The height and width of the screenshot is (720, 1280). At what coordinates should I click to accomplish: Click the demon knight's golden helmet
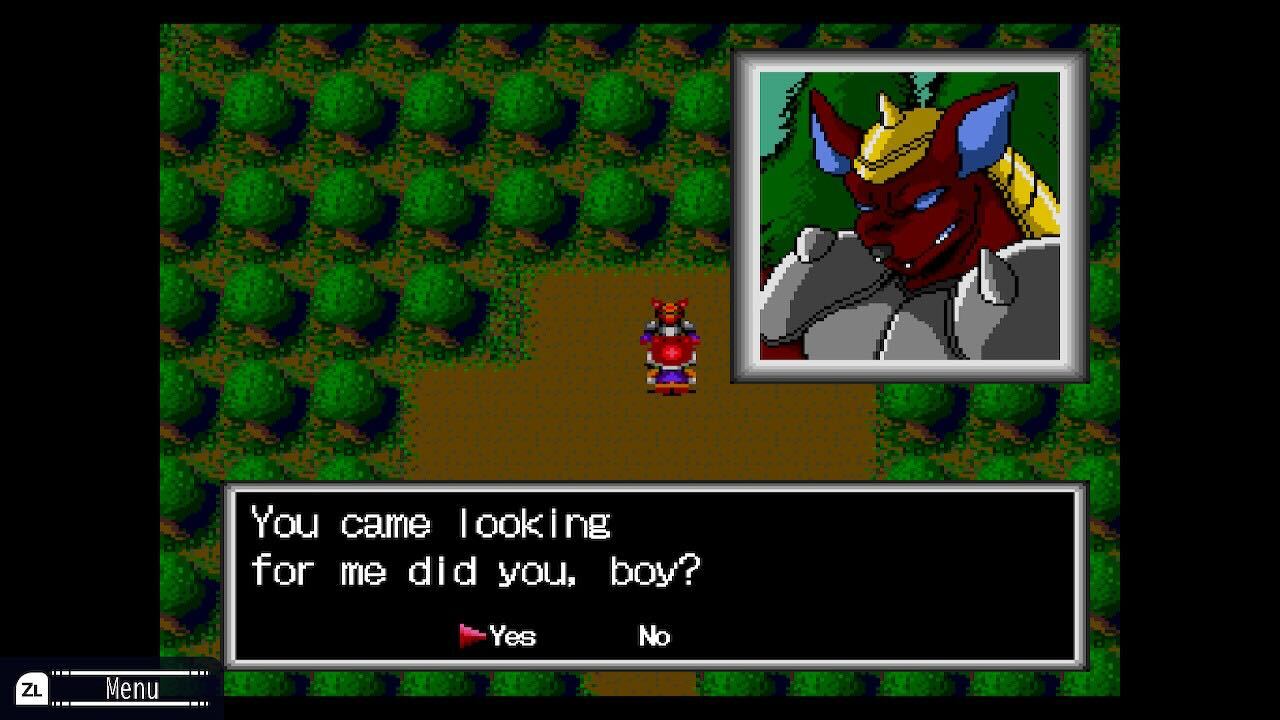coord(898,140)
